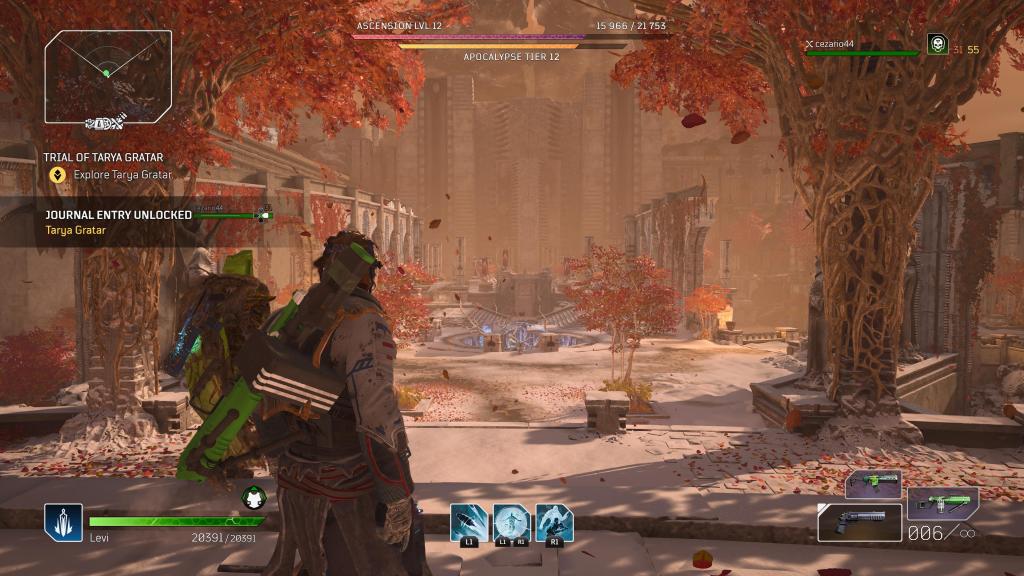Activate the first ability bound to L1
The height and width of the screenshot is (576, 1024).
468,521
